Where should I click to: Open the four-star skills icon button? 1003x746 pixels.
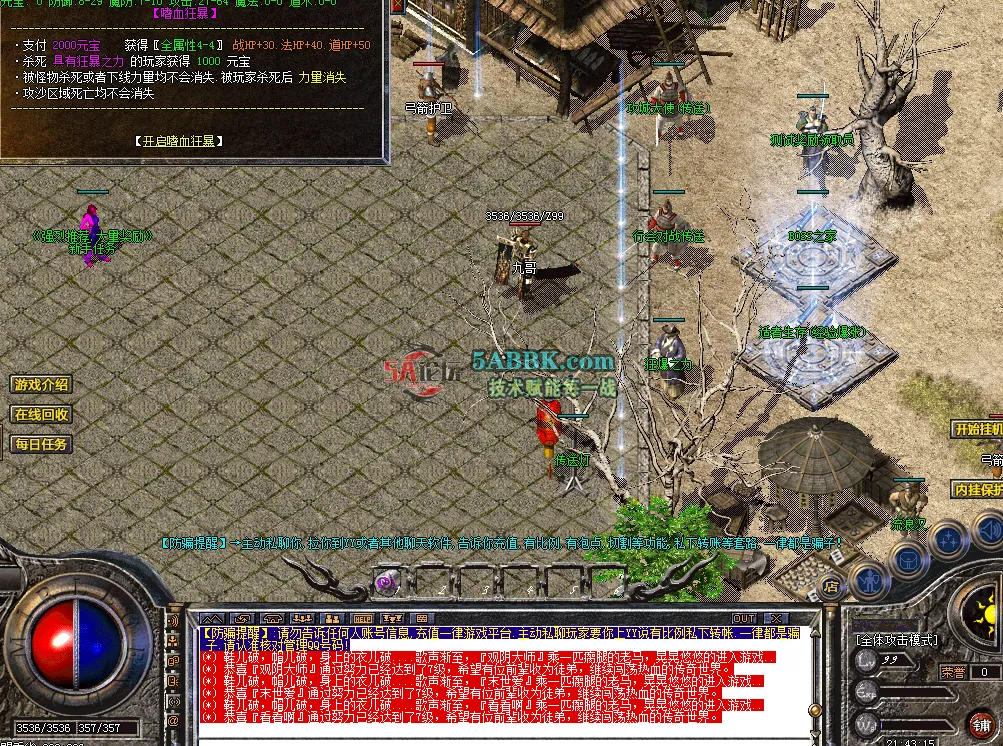pyautogui.click(x=946, y=538)
